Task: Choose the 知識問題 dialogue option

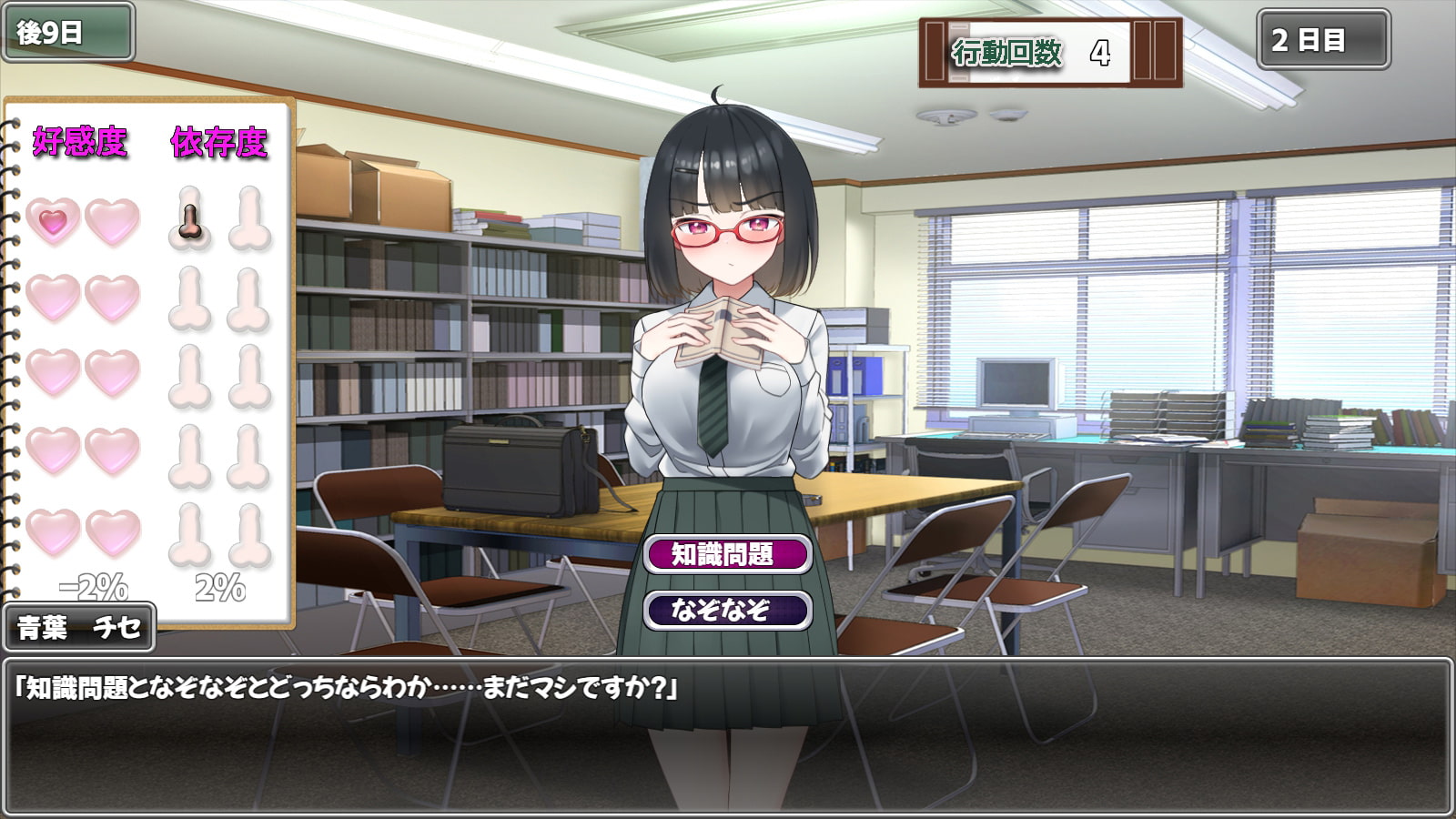Action: tap(726, 554)
